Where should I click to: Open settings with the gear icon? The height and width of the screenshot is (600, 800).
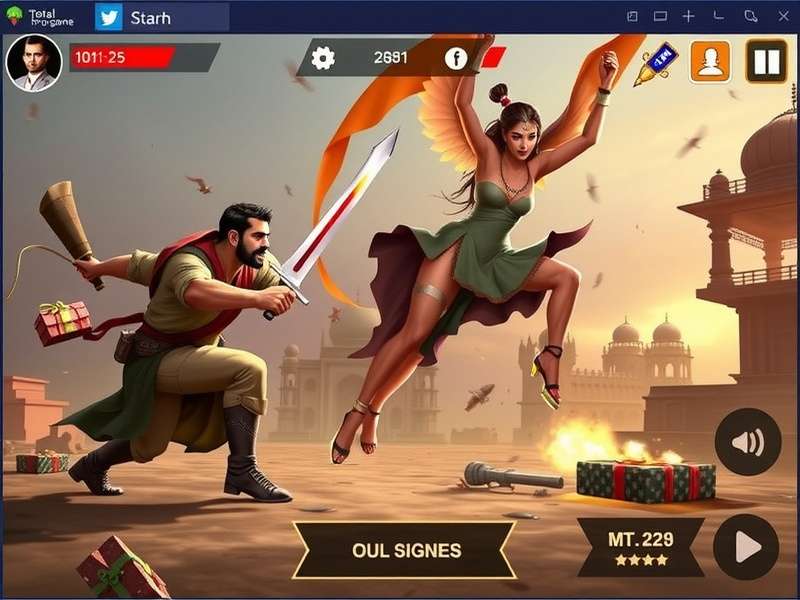tap(323, 58)
